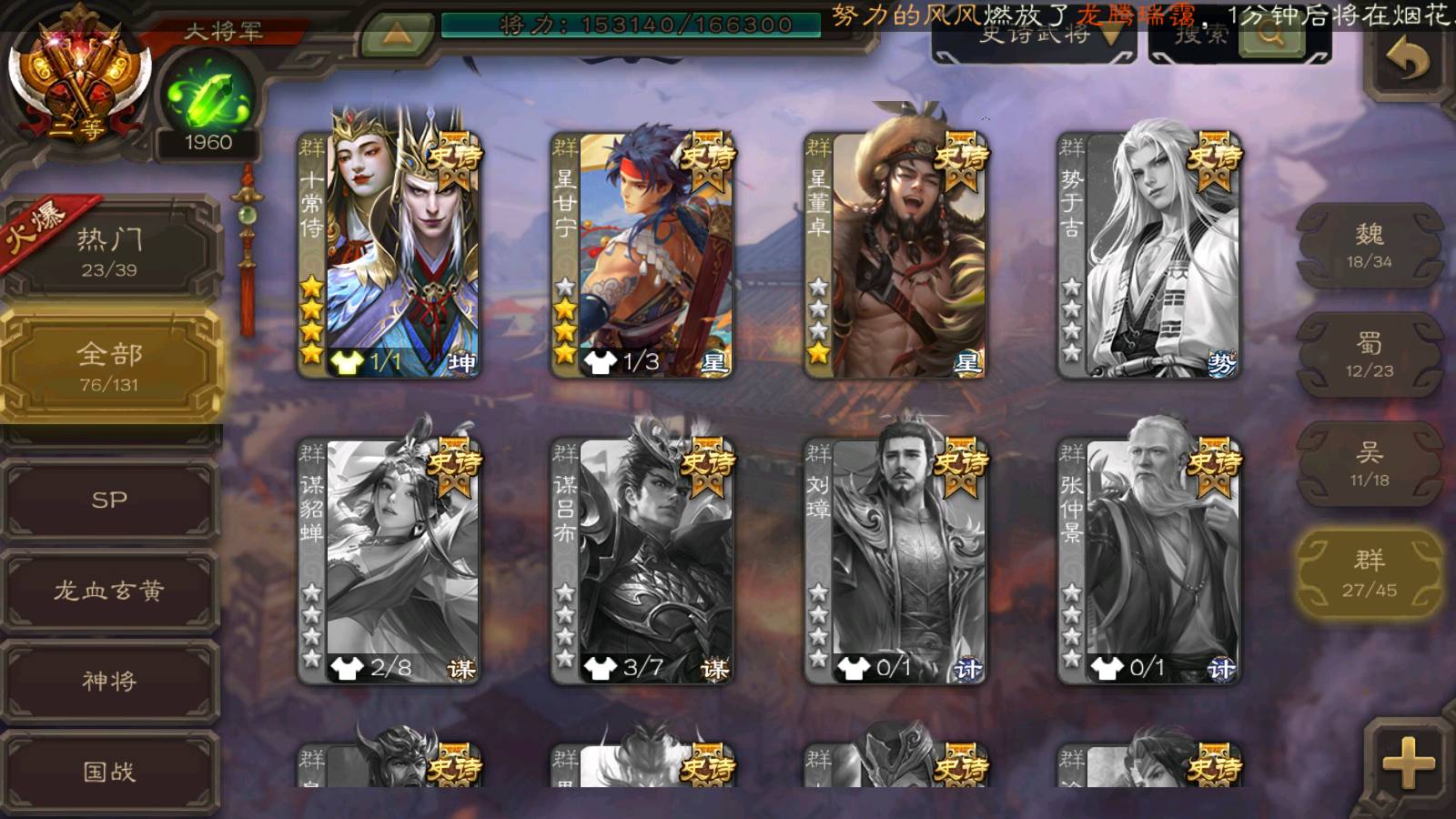
Task: Select the 星甘宁 hero card
Action: point(642,255)
